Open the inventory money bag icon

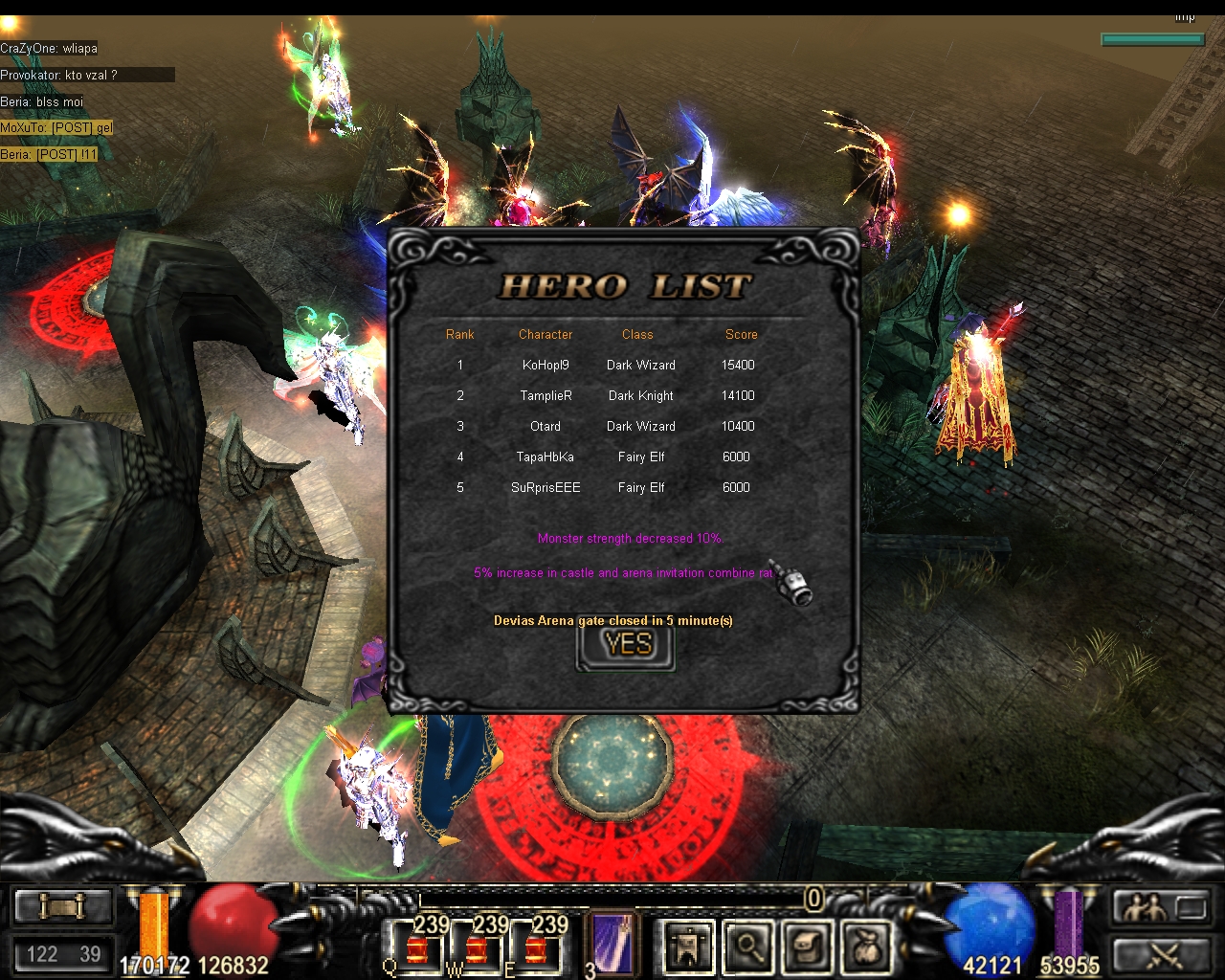tap(867, 947)
